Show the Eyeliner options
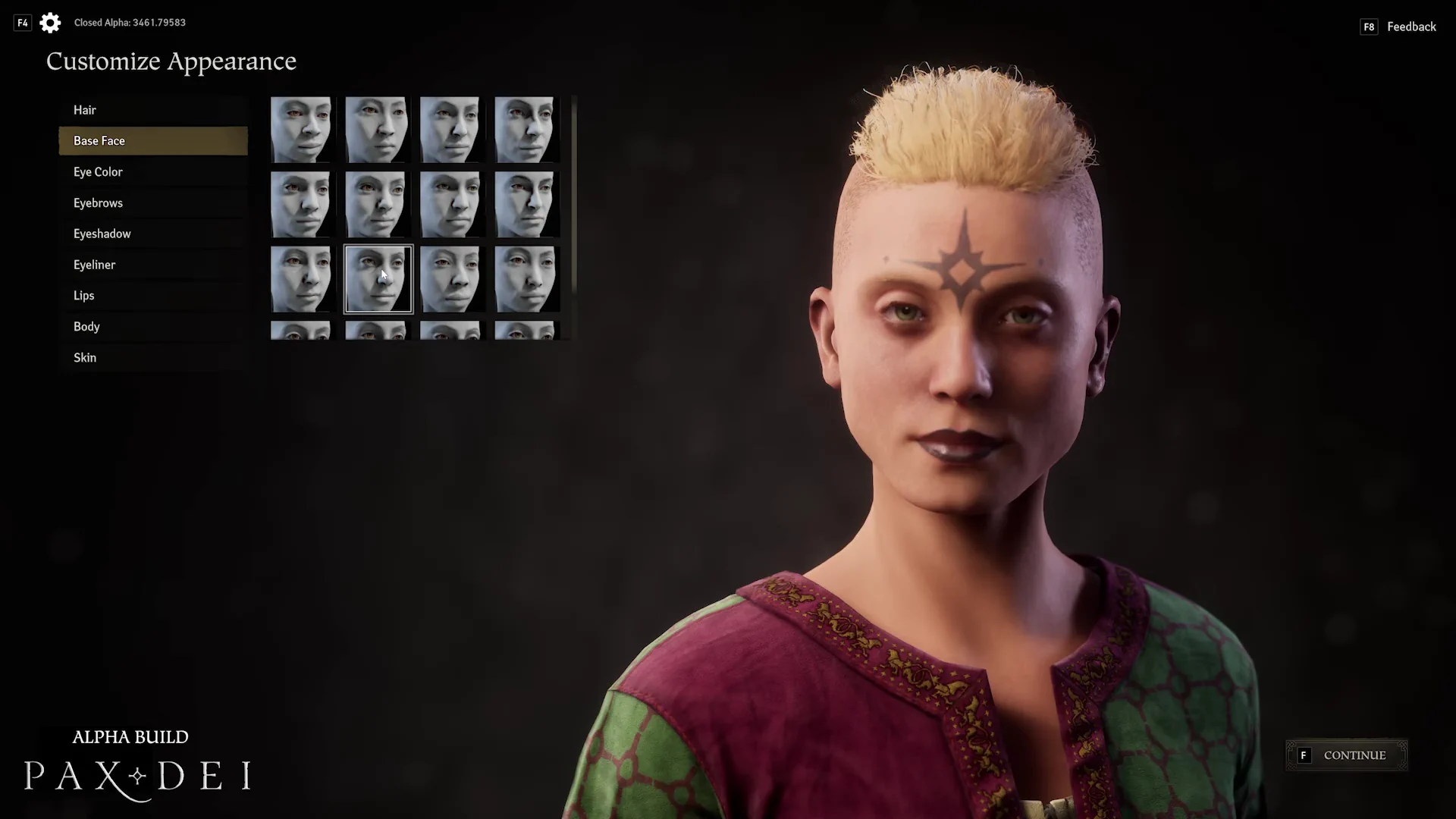The image size is (1456, 819). pos(95,265)
